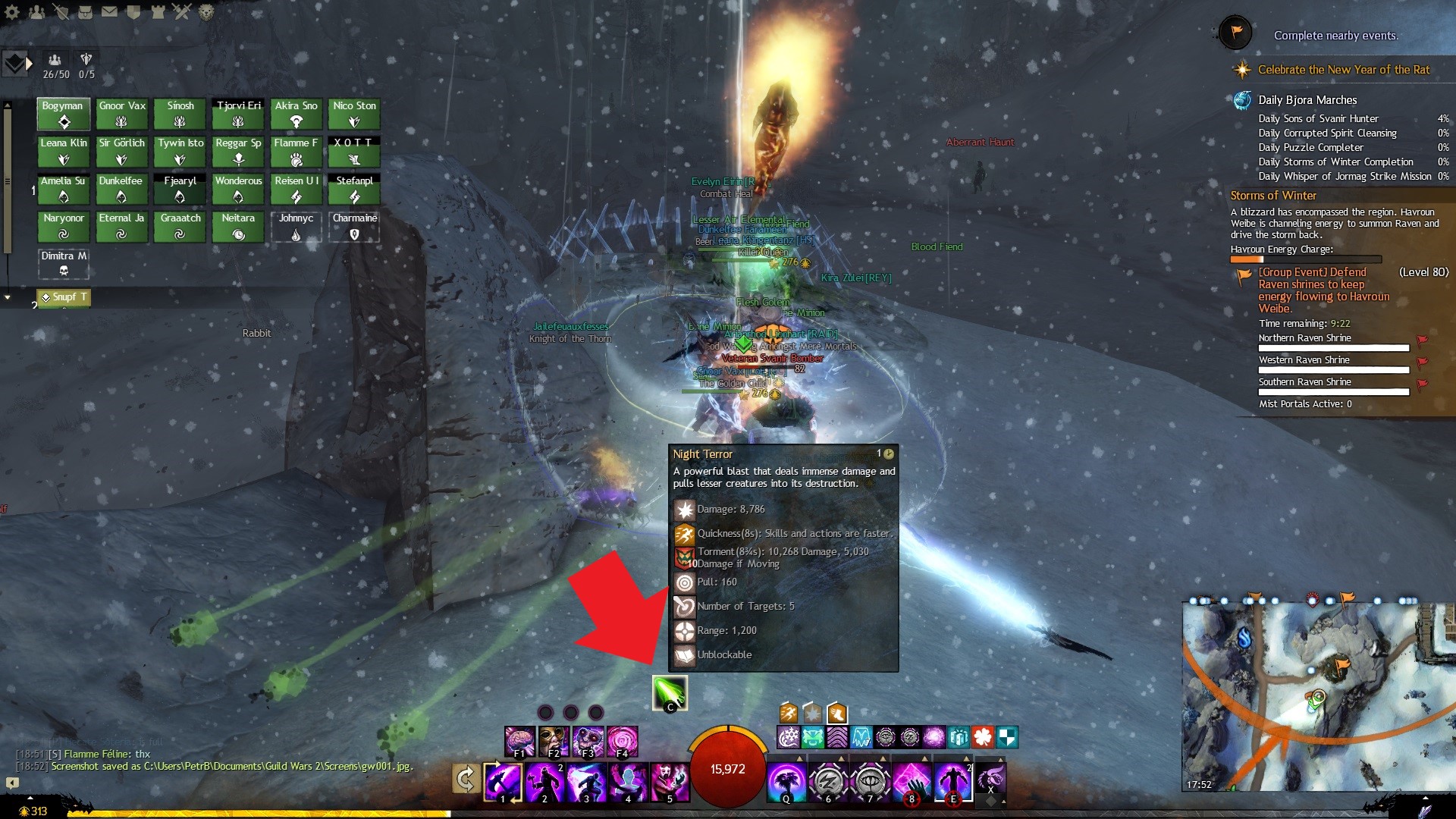
Task: Activate the golden mask shatter skill F2
Action: click(x=554, y=741)
